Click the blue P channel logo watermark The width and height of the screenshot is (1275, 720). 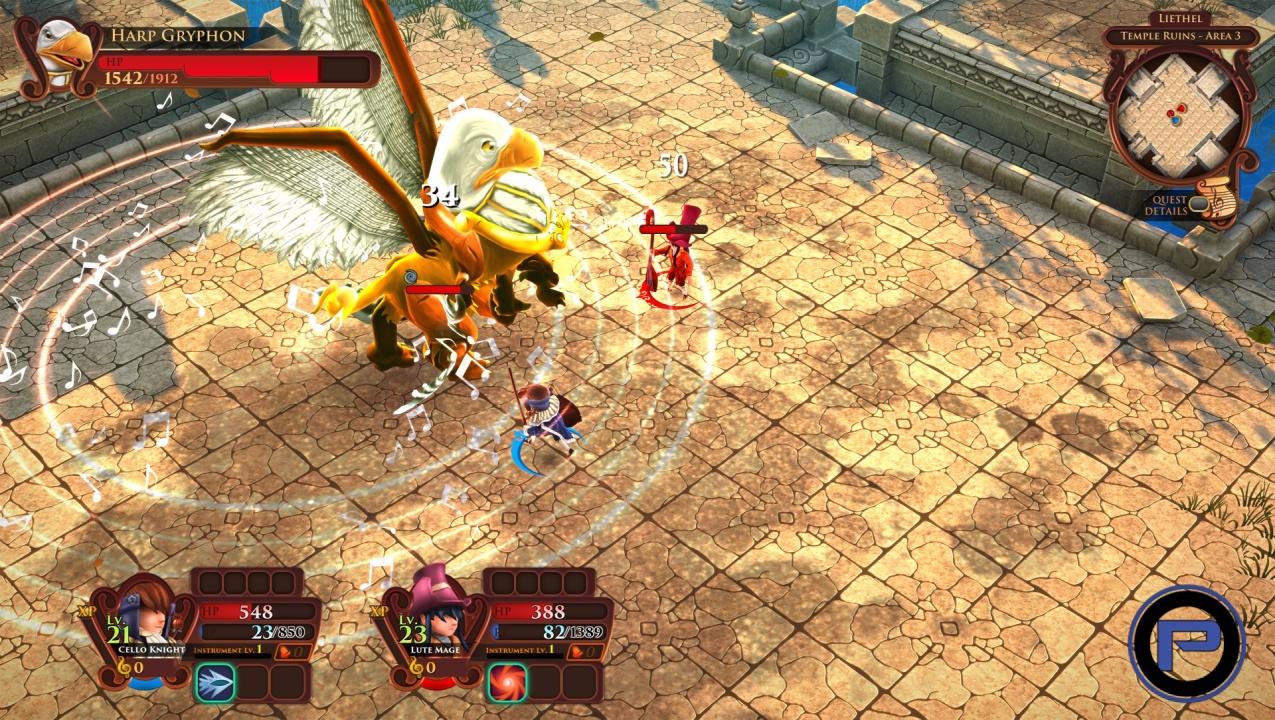1188,643
